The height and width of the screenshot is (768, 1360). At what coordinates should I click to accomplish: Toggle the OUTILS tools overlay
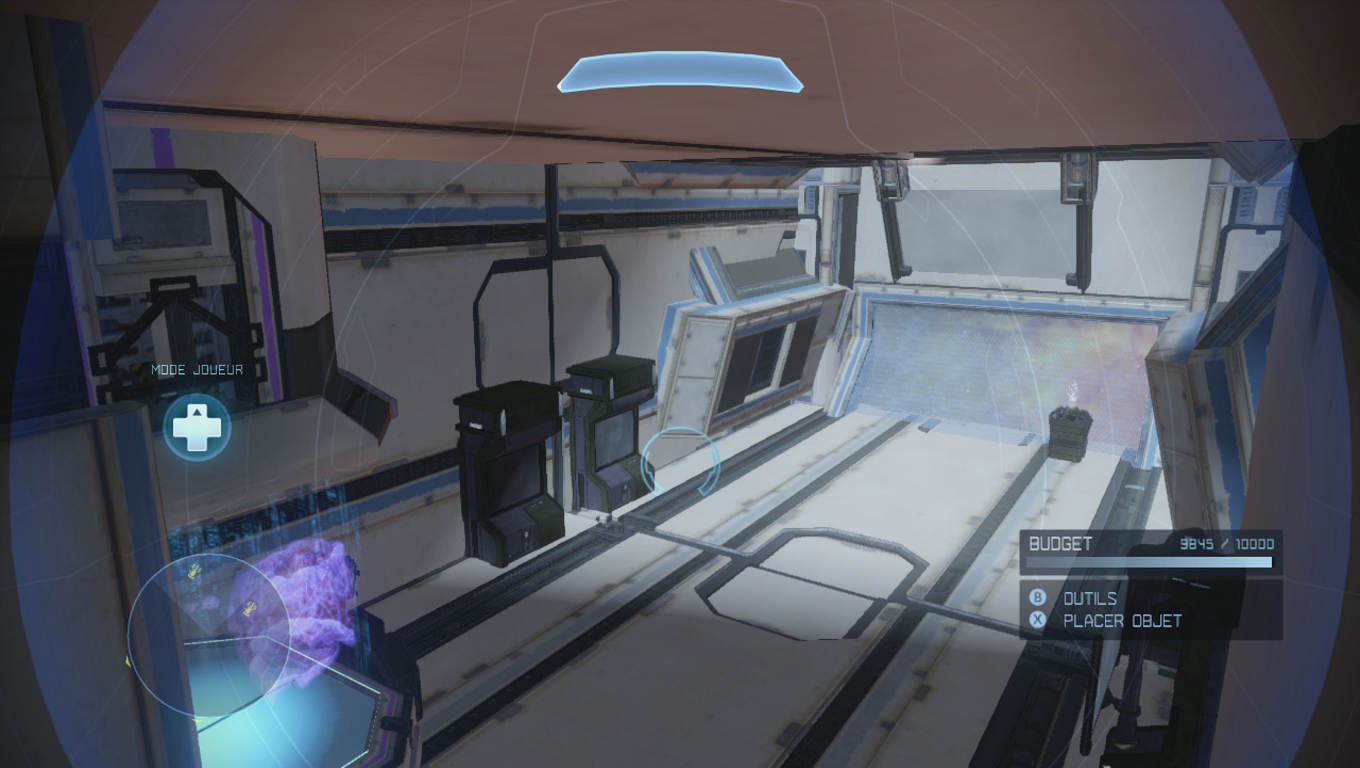coord(1092,599)
